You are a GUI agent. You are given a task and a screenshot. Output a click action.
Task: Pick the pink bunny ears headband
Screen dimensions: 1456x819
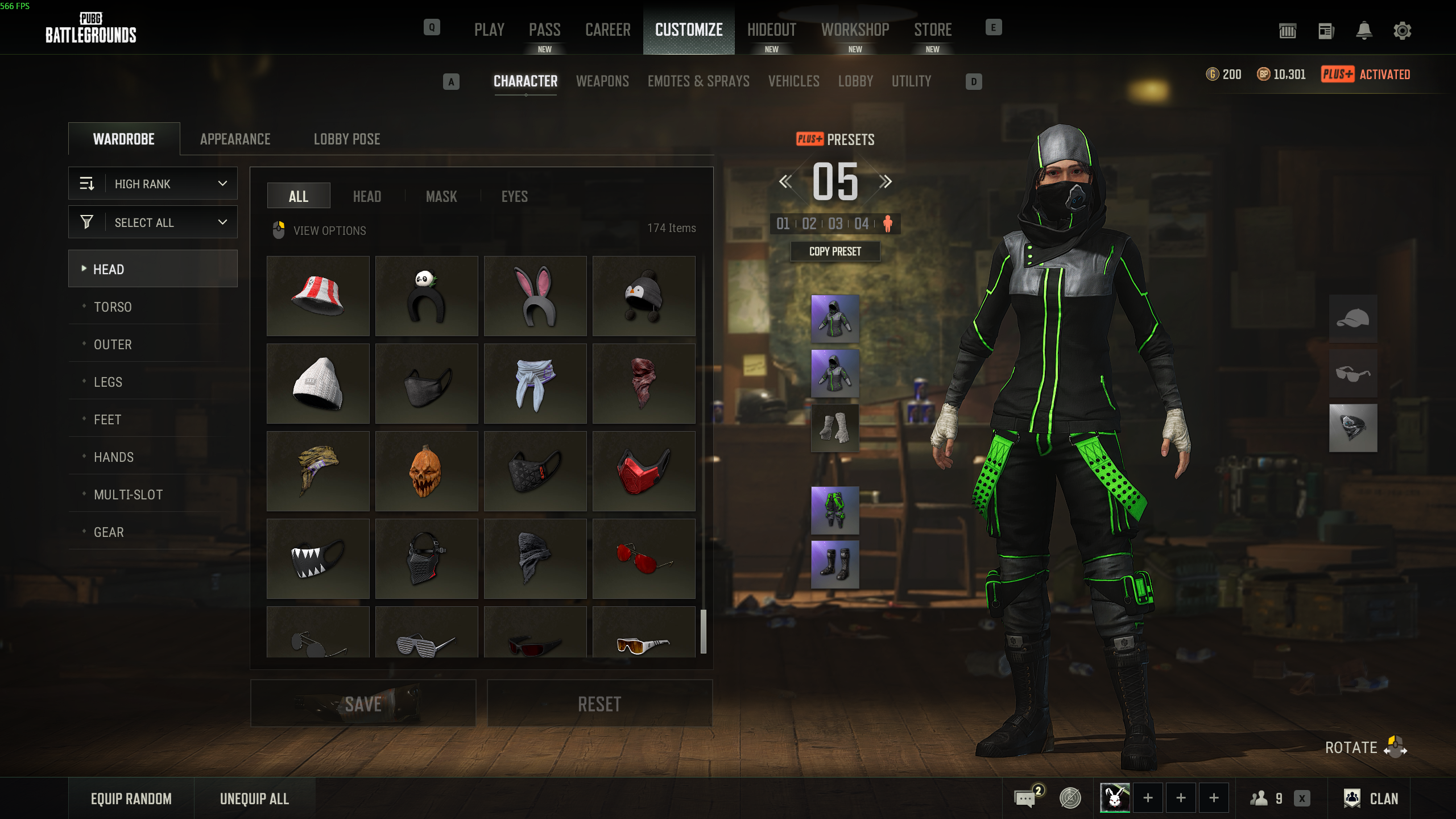coord(535,296)
